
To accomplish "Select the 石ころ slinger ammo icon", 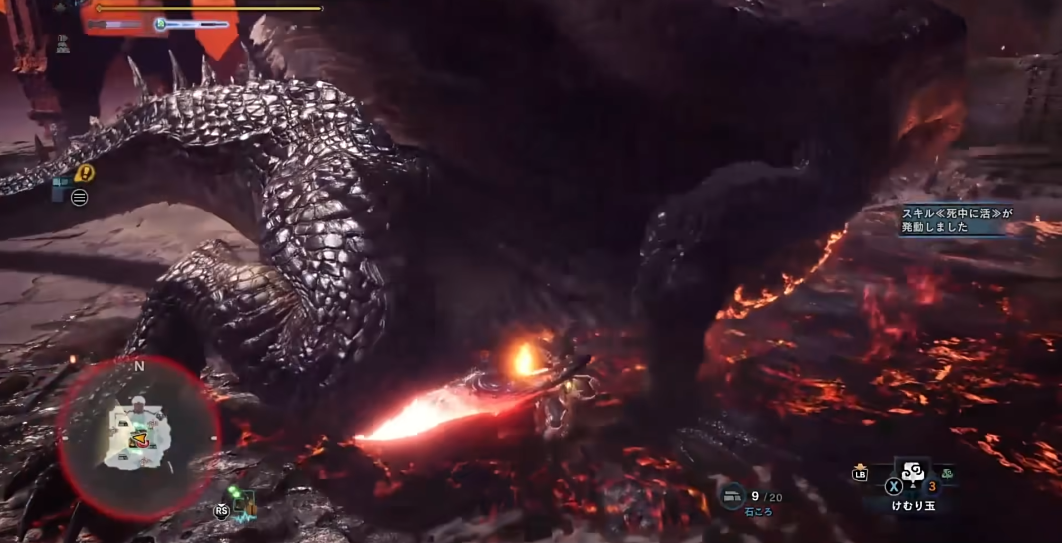I will click(733, 495).
